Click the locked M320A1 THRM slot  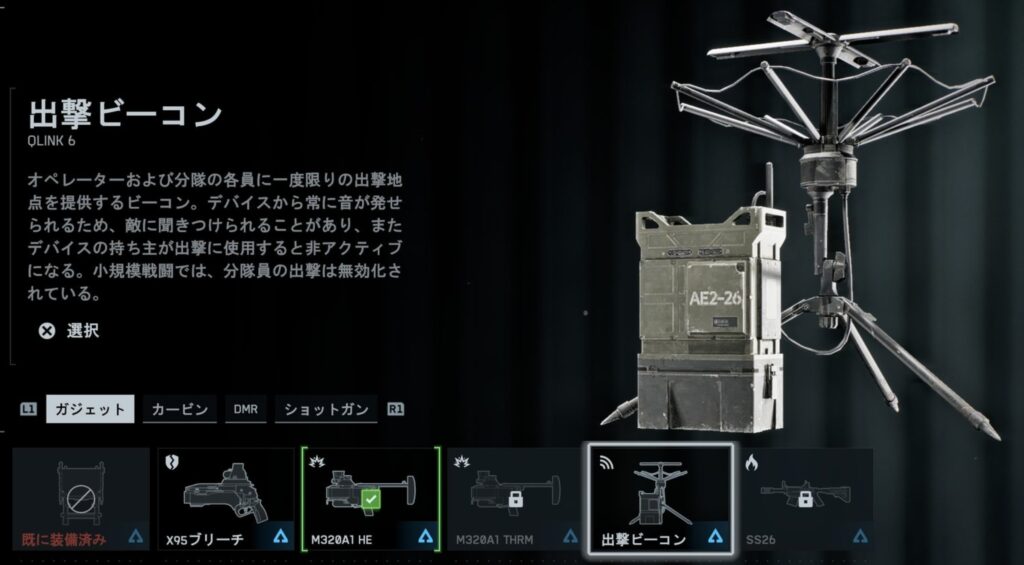514,499
